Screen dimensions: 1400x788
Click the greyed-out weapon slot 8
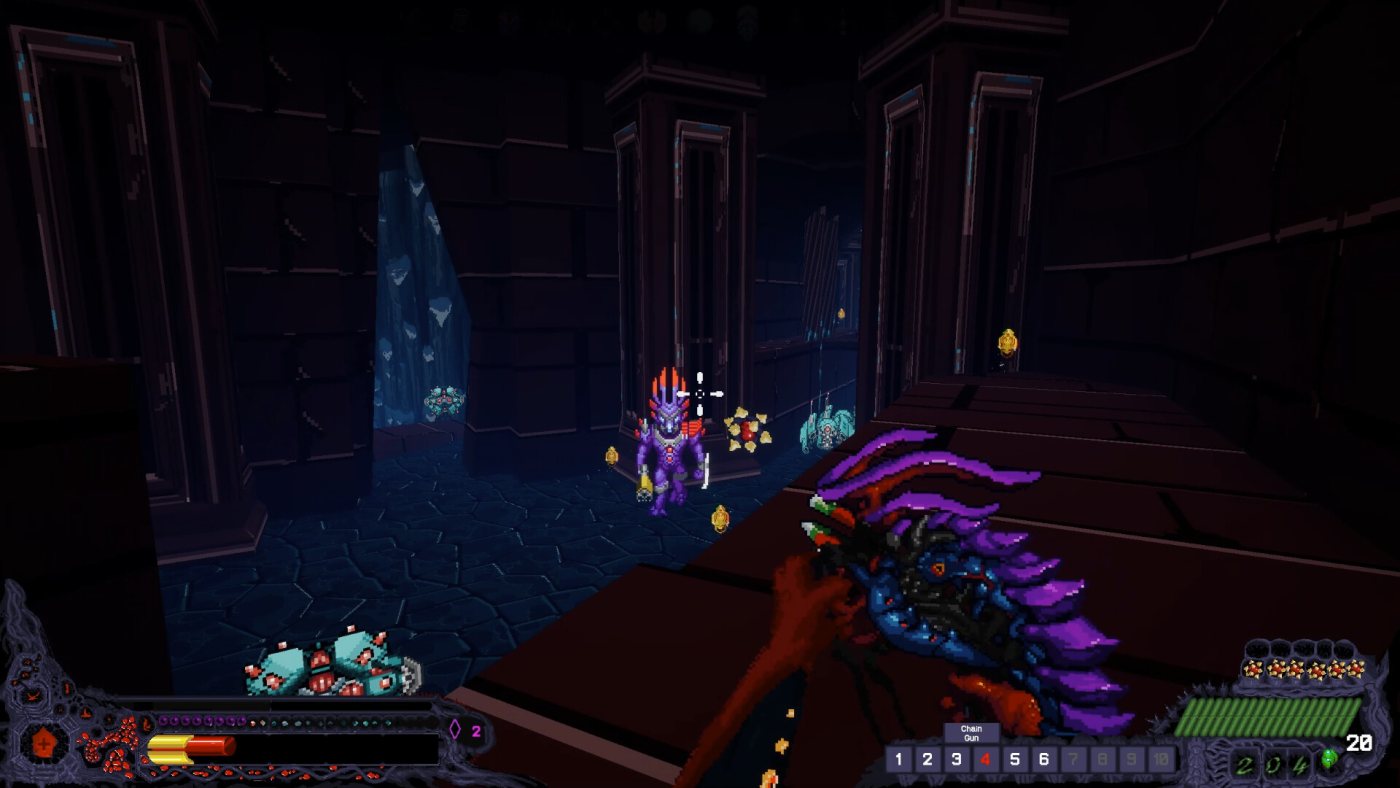[1101, 760]
